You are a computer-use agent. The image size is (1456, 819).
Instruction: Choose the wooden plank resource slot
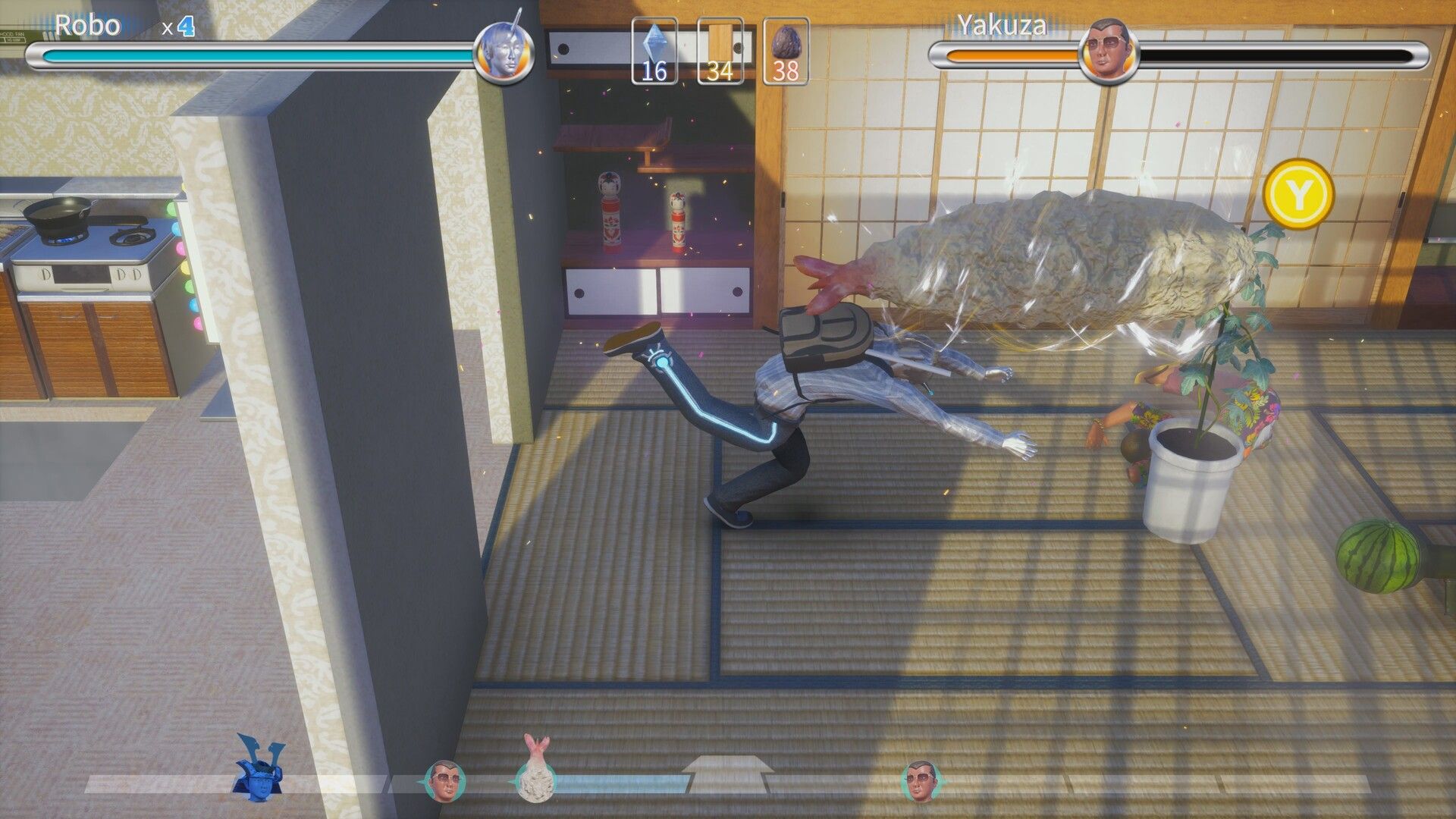[720, 50]
